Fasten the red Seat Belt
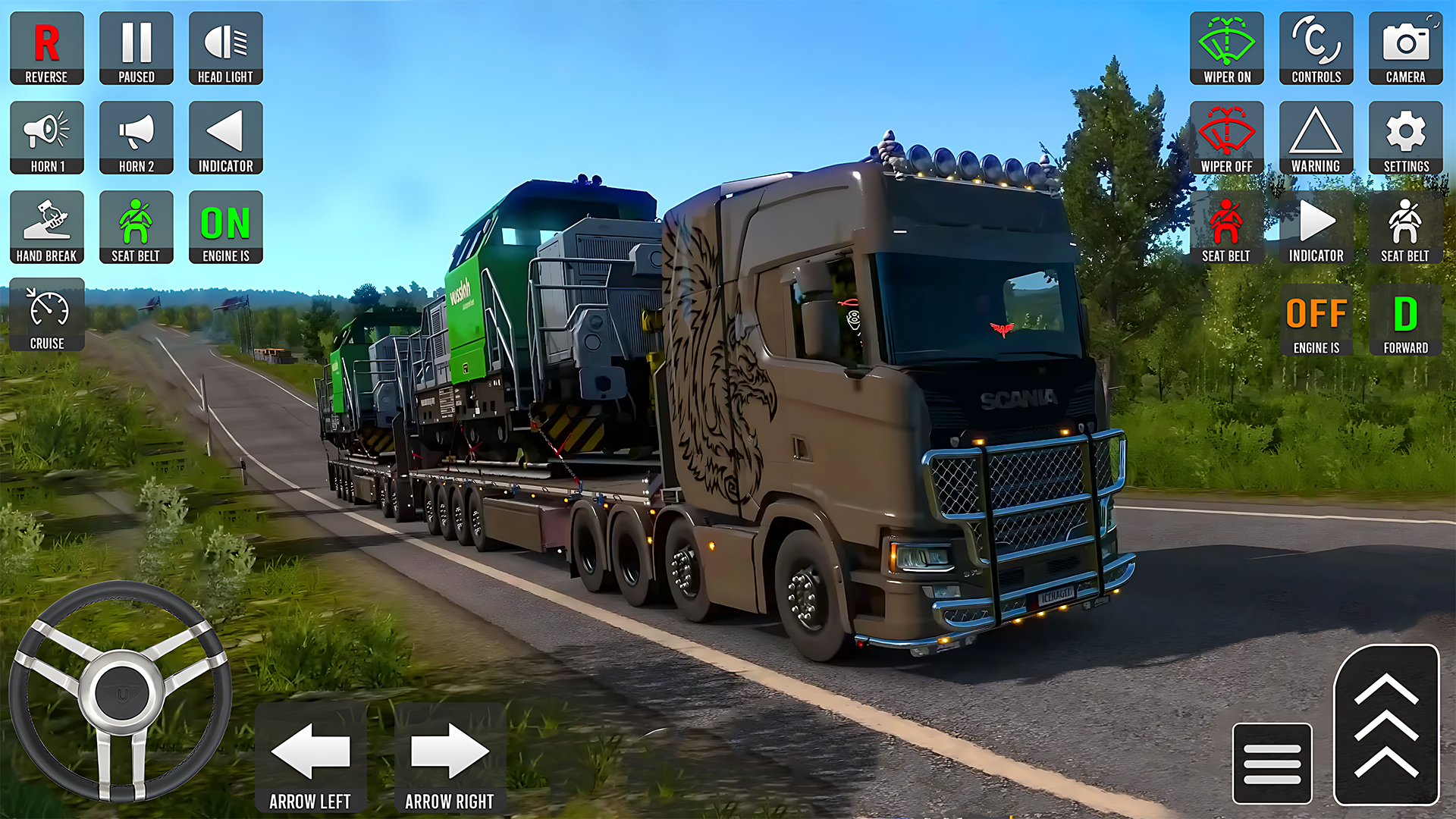 pos(1226,227)
